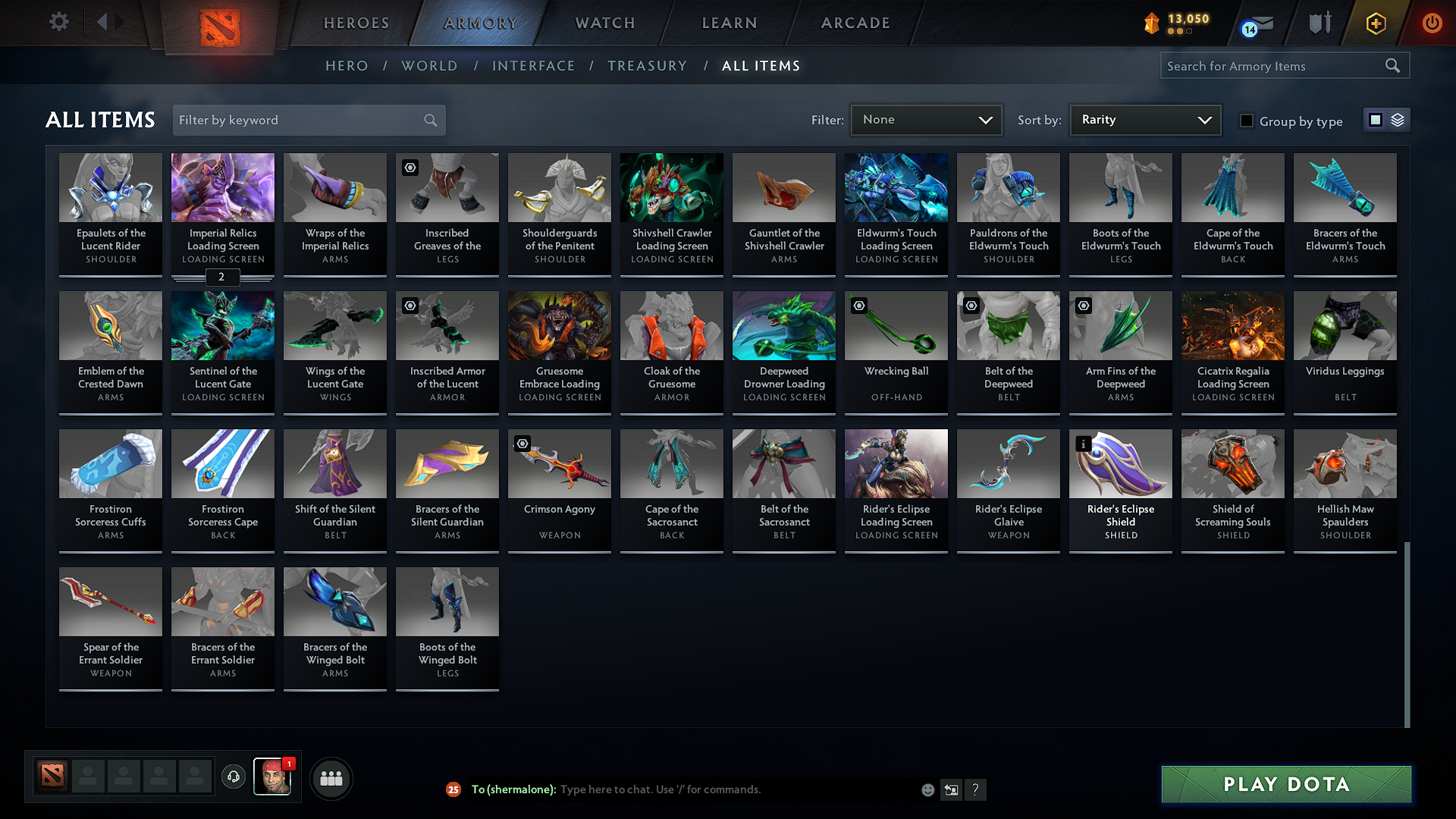Screen dimensions: 1456x819
Task: Open the Sort by Rarity dropdown
Action: coord(1144,119)
